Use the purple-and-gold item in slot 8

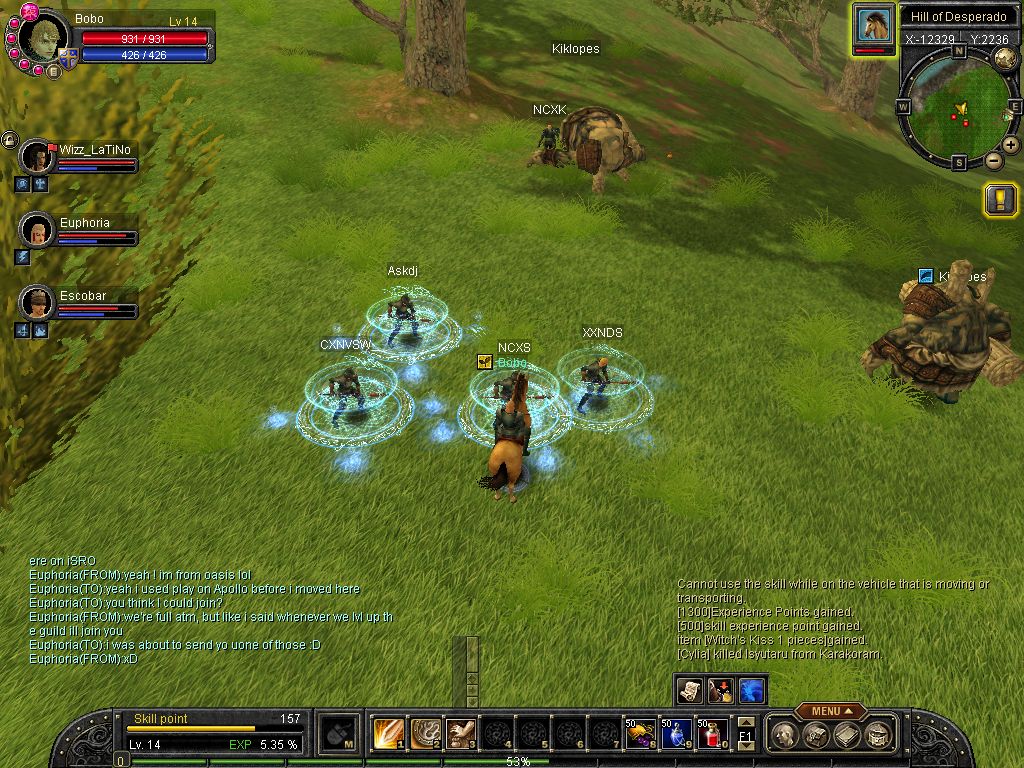coord(640,734)
